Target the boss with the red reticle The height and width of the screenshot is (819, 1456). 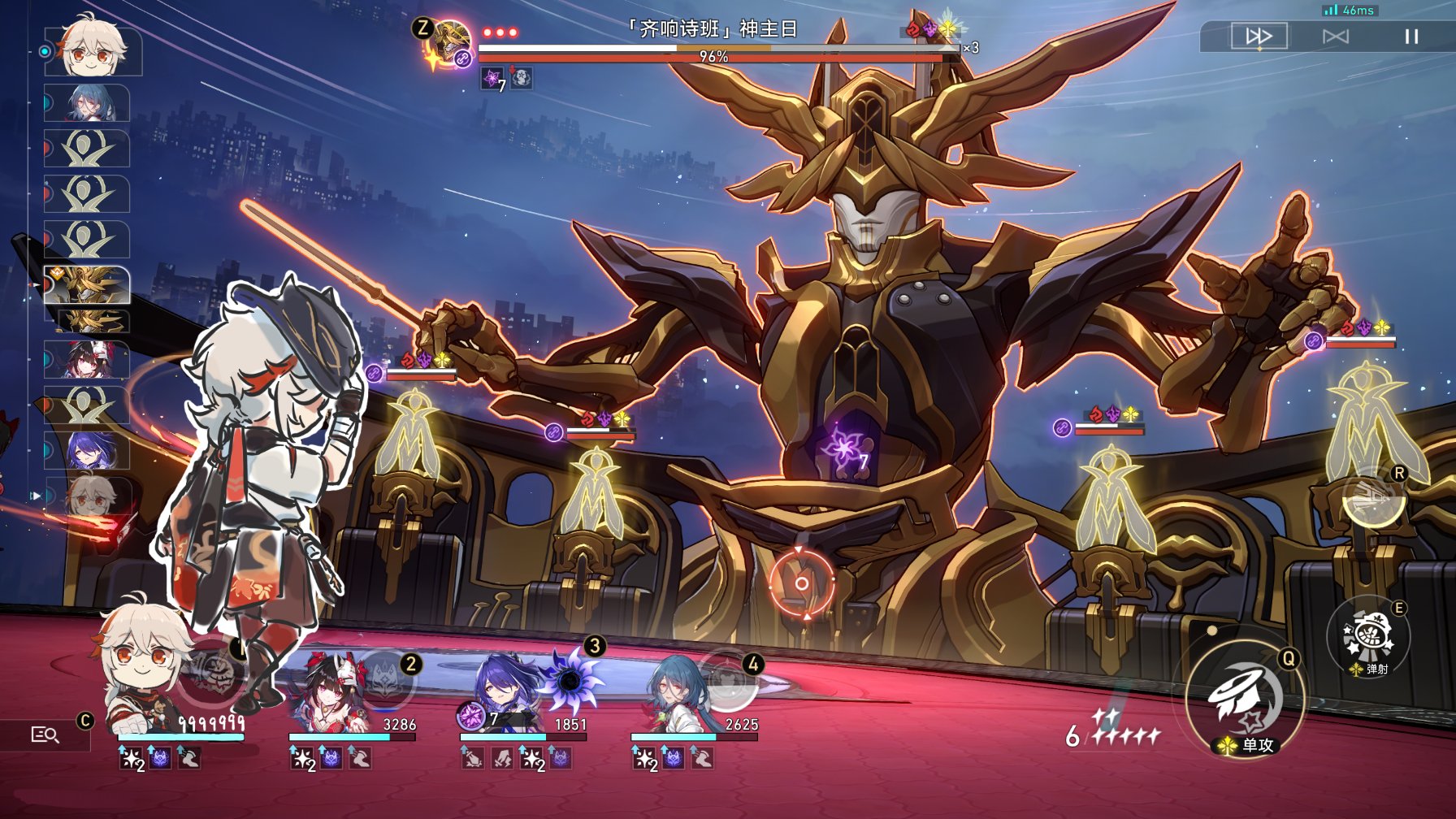[x=801, y=583]
